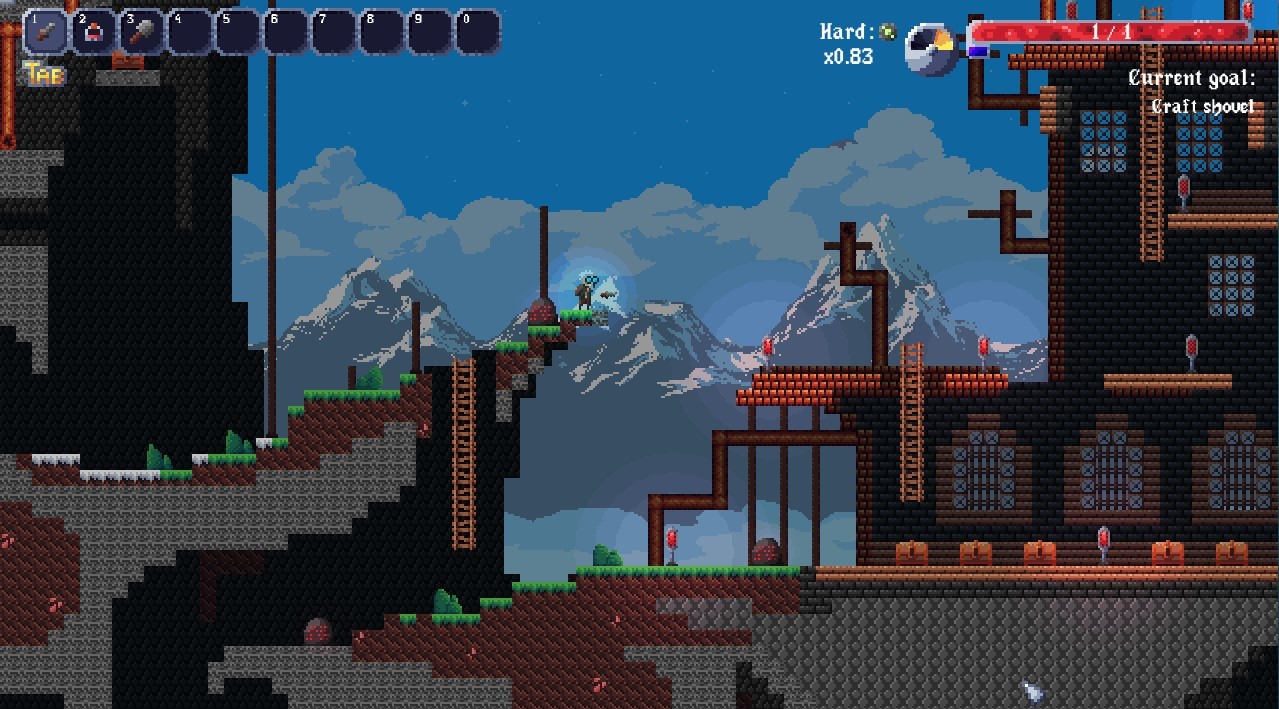Select the red potion hotbar slot
Image resolution: width=1279 pixels, height=709 pixels.
[x=94, y=32]
